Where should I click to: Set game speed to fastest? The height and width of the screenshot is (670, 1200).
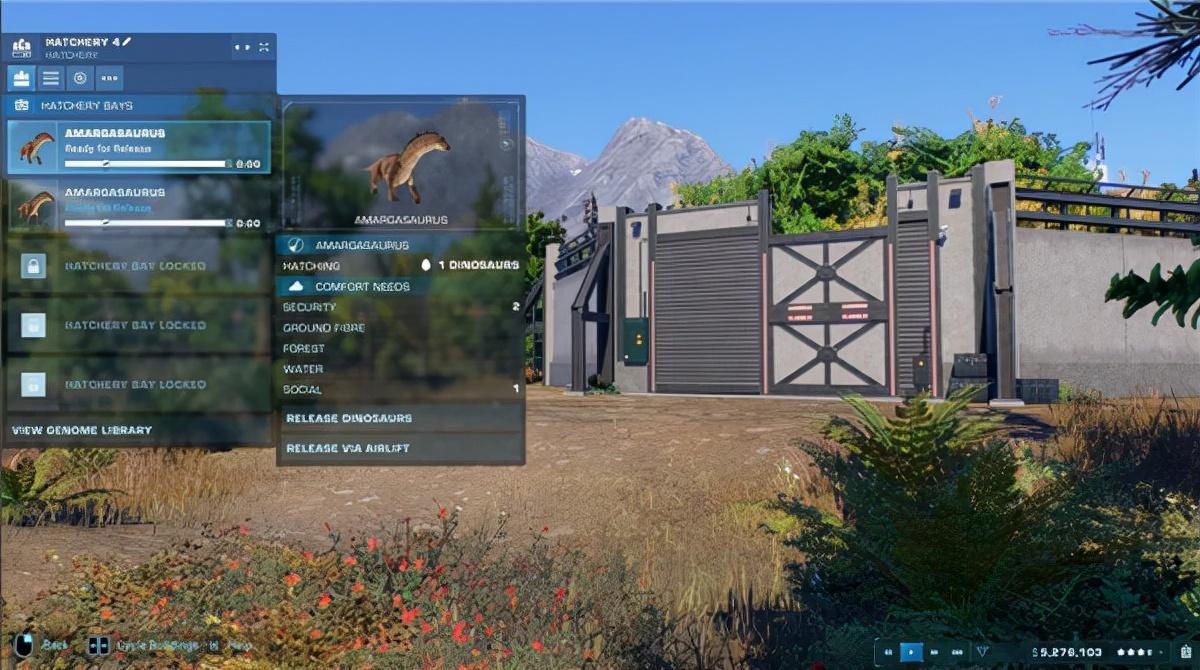pos(957,652)
